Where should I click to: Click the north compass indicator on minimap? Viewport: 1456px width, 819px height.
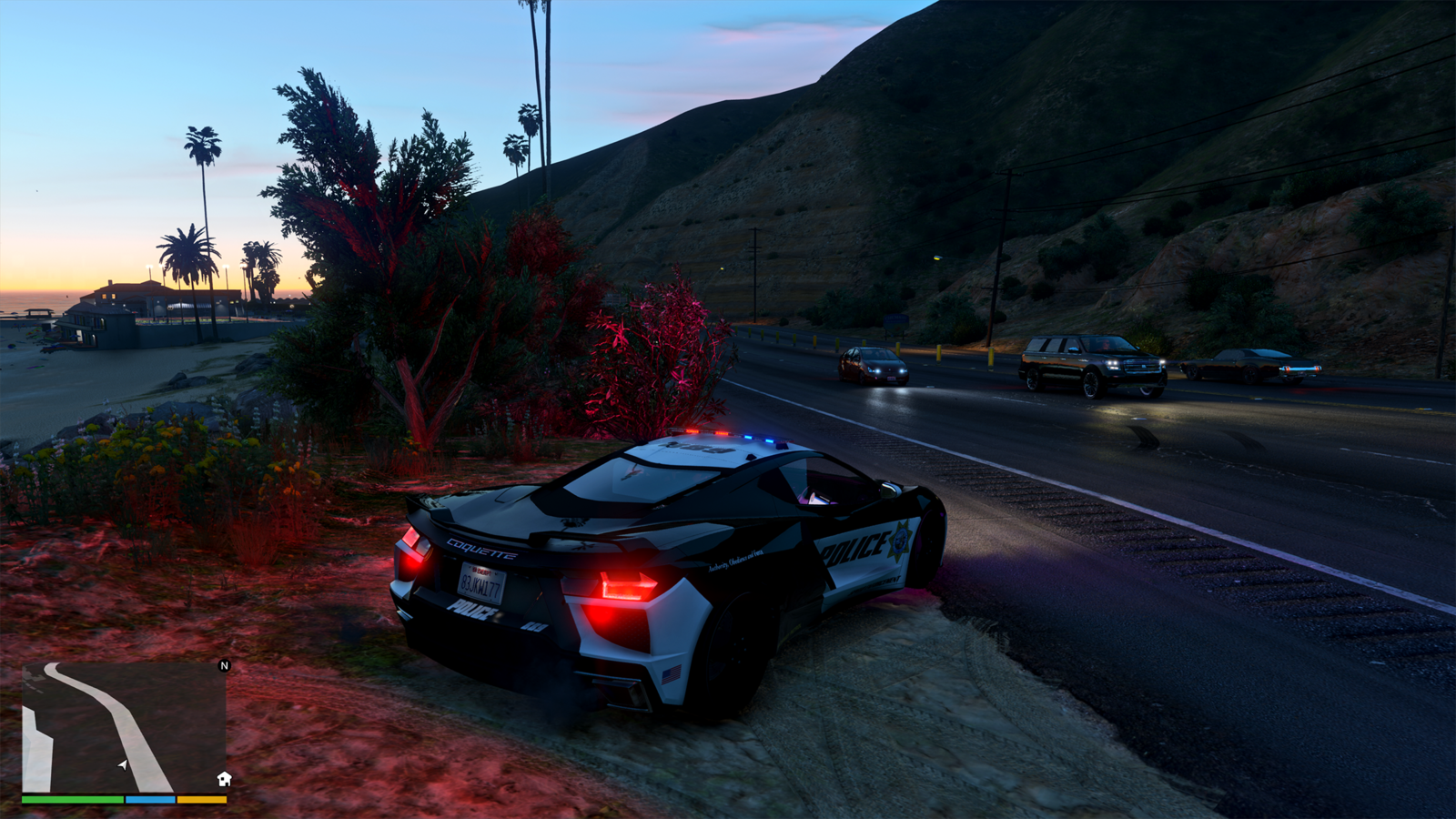[x=225, y=666]
